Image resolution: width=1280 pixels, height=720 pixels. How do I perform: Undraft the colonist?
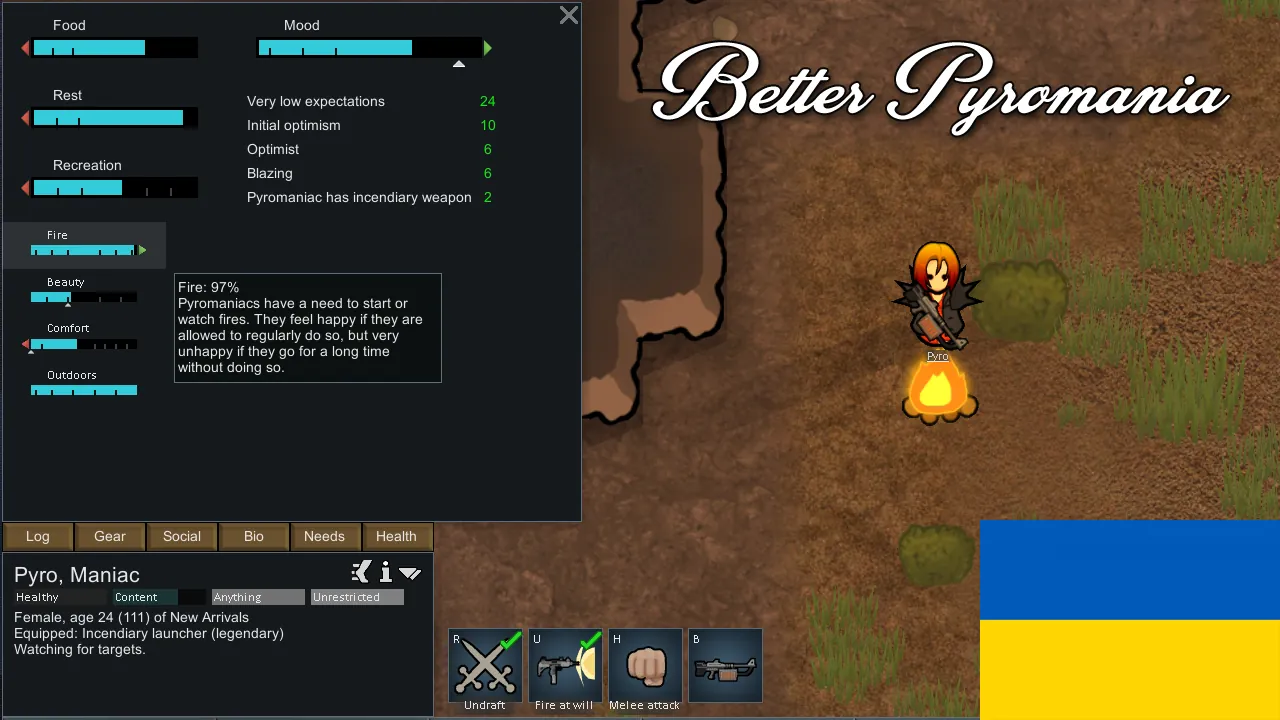click(x=485, y=666)
